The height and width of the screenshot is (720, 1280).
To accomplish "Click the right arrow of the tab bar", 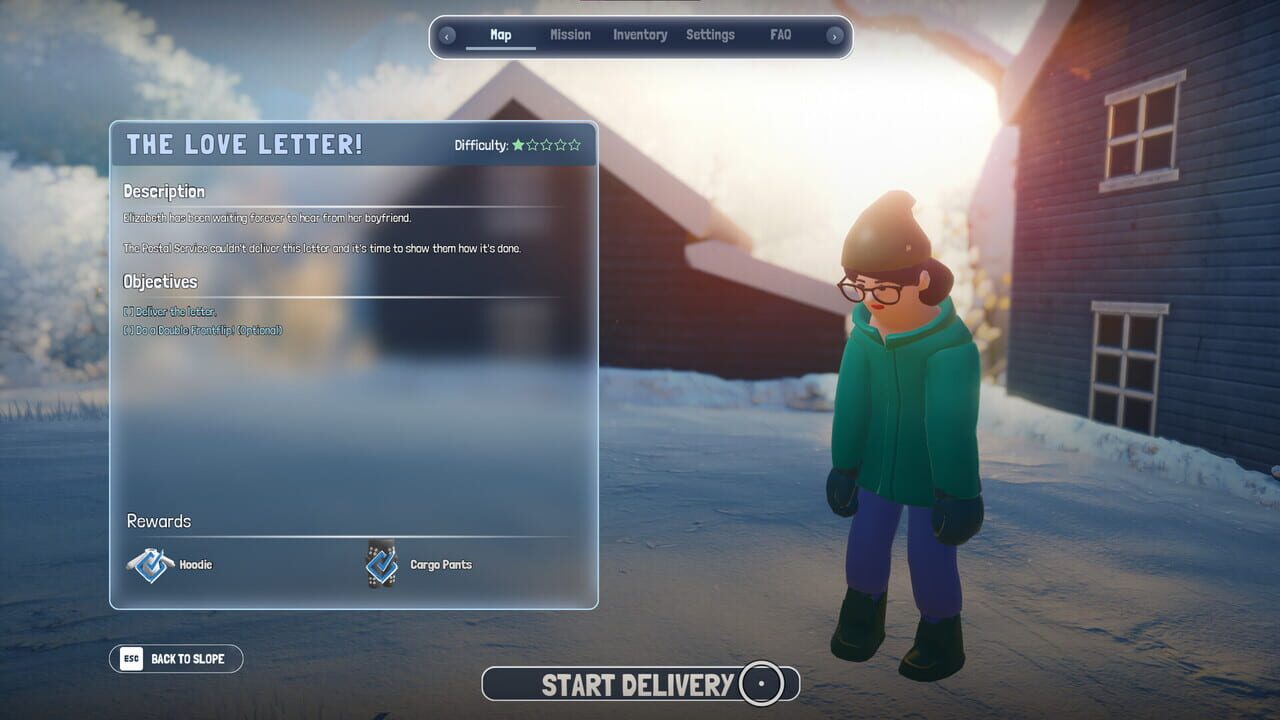I will 835,36.
